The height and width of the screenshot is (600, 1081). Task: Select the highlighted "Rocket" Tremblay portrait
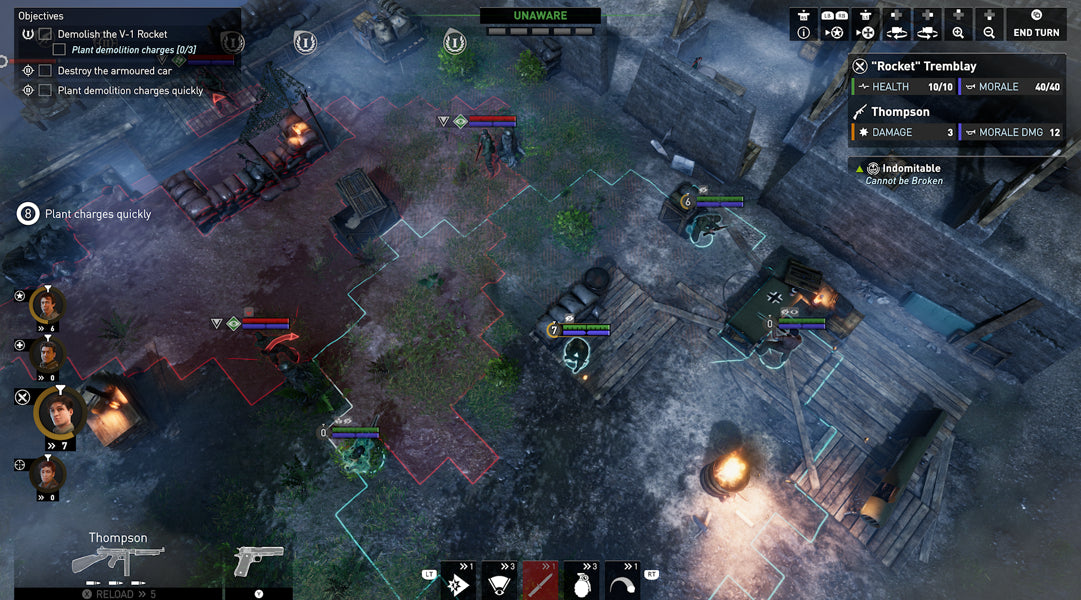(59, 411)
